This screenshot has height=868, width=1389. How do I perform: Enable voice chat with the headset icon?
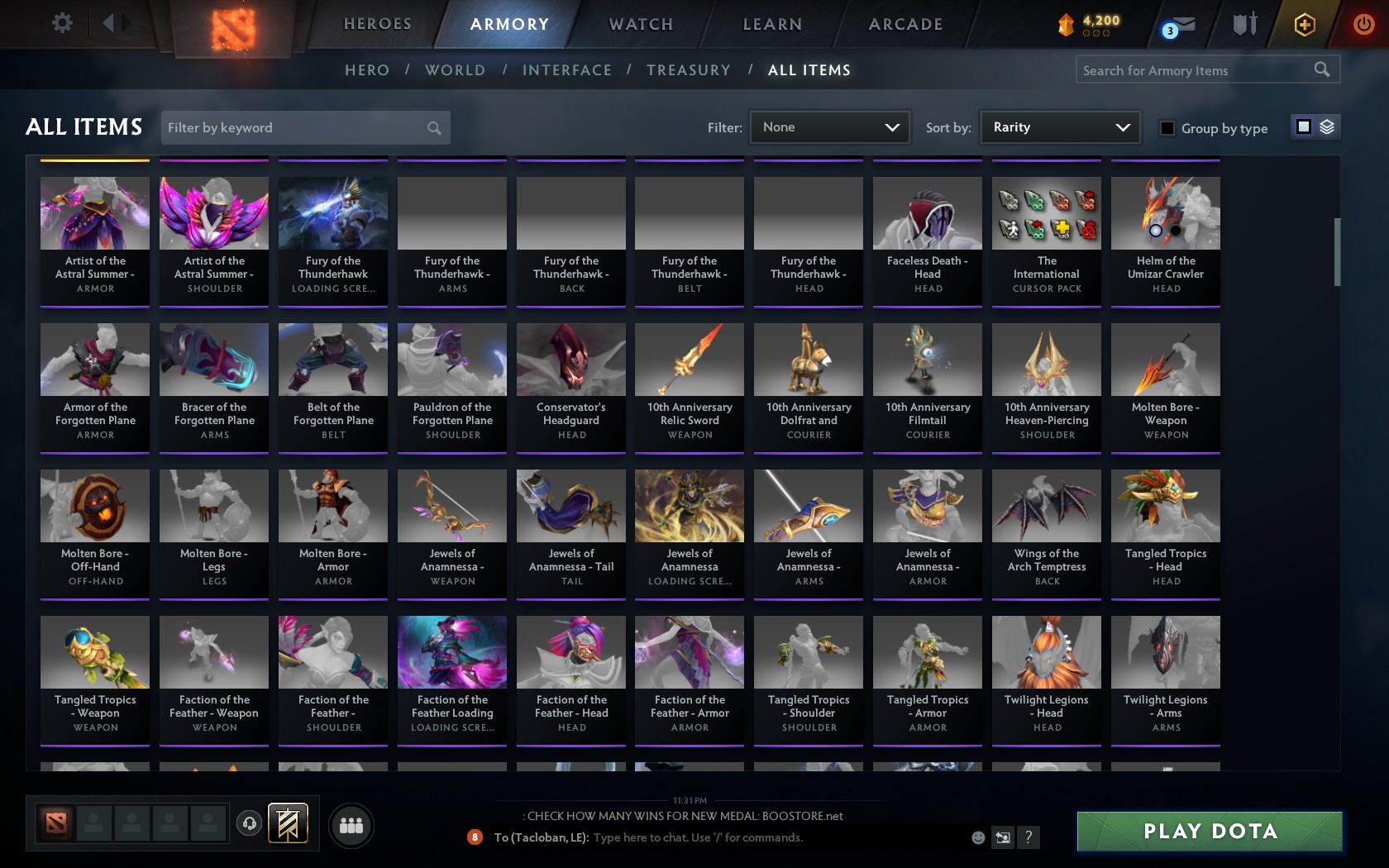[x=250, y=823]
